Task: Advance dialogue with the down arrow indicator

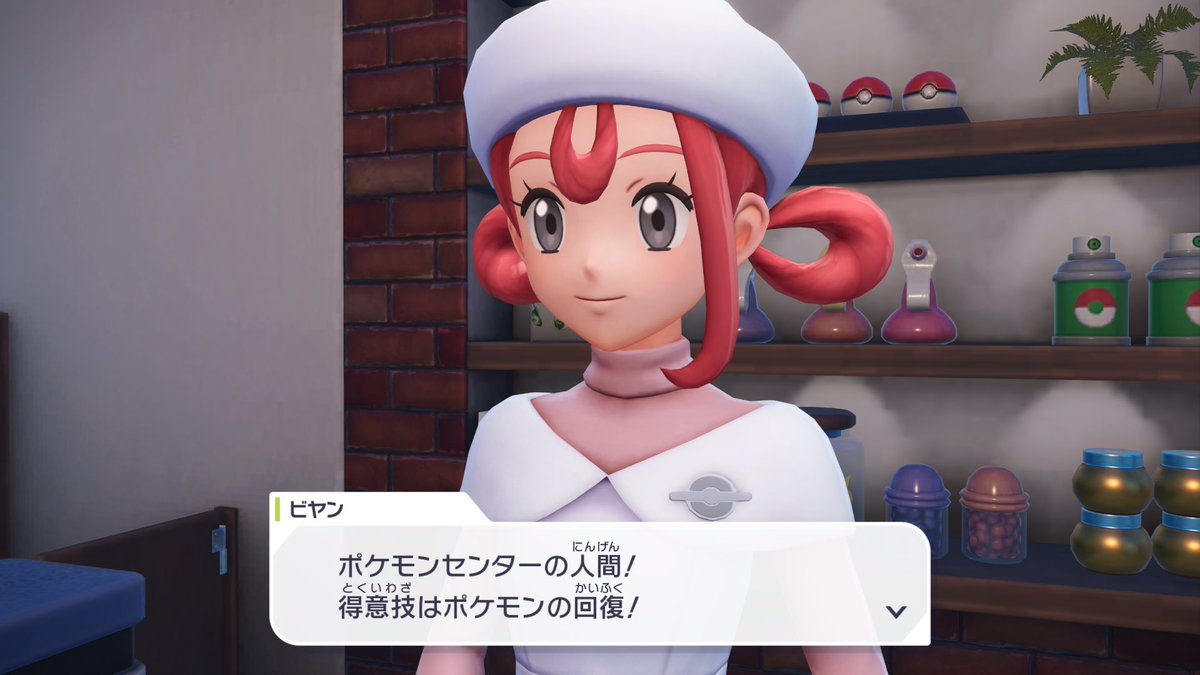Action: 897,611
